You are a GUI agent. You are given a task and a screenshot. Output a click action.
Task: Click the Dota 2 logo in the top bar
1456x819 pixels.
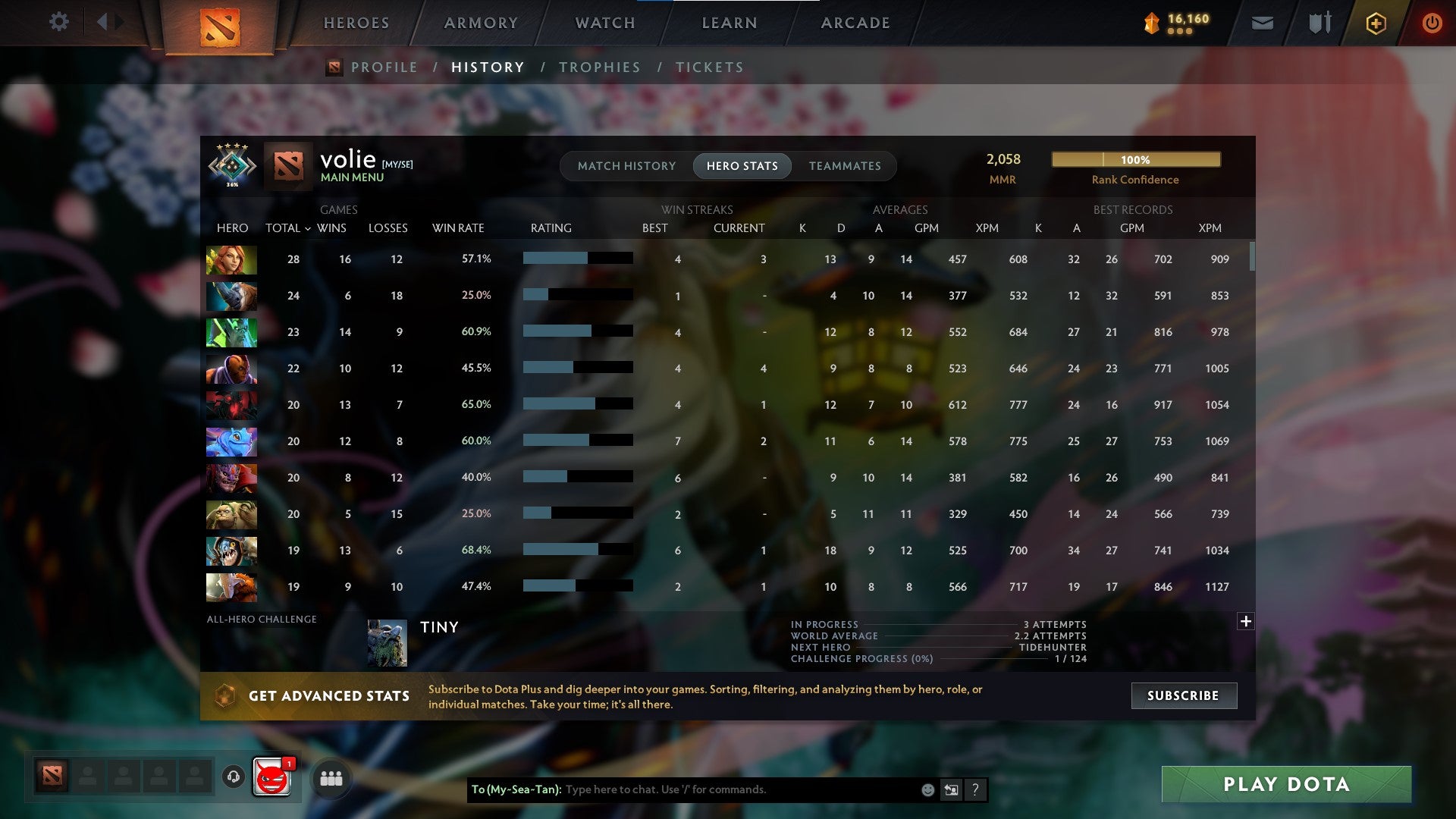pos(221,25)
